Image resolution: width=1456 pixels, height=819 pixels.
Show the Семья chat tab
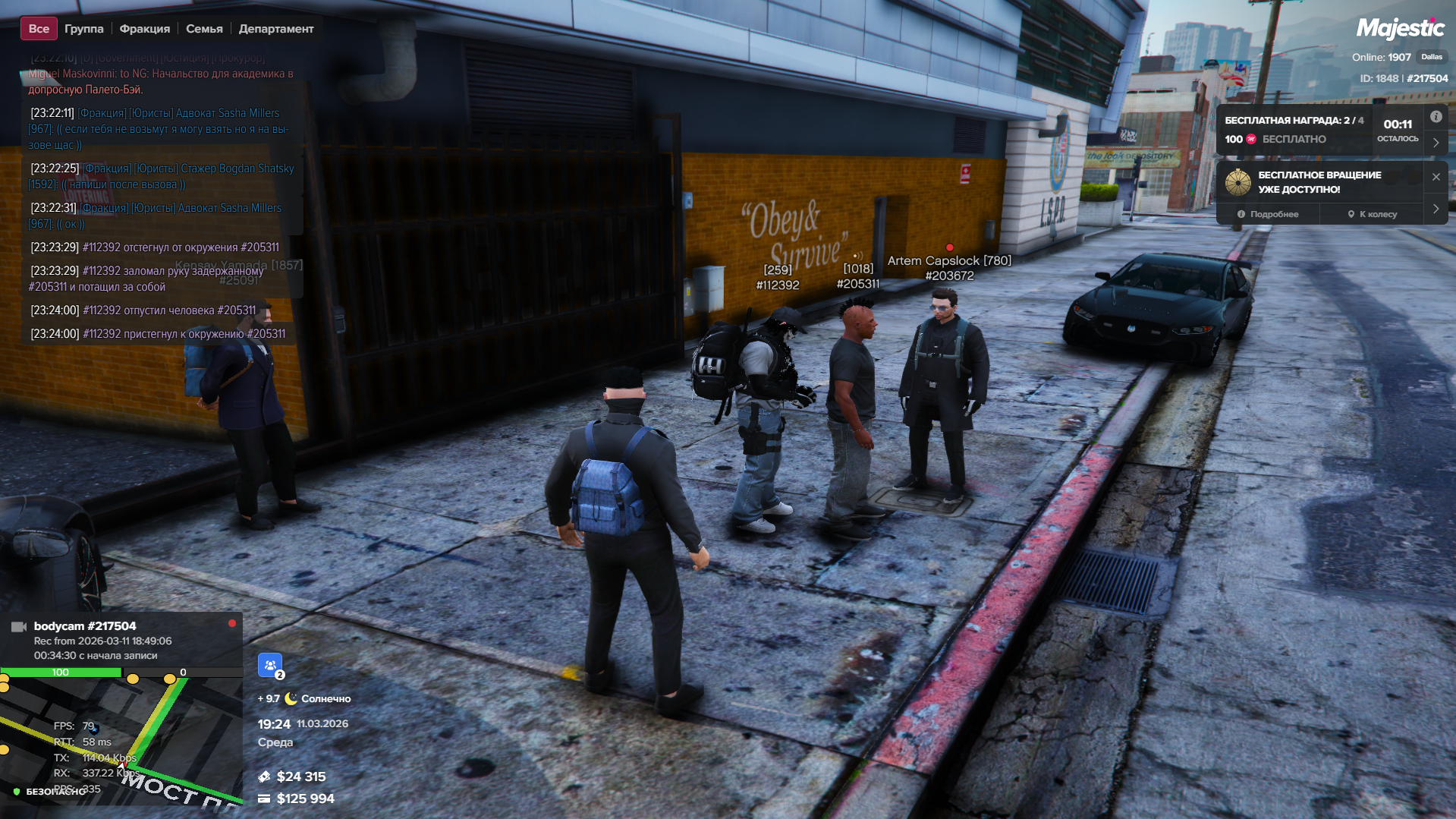204,29
